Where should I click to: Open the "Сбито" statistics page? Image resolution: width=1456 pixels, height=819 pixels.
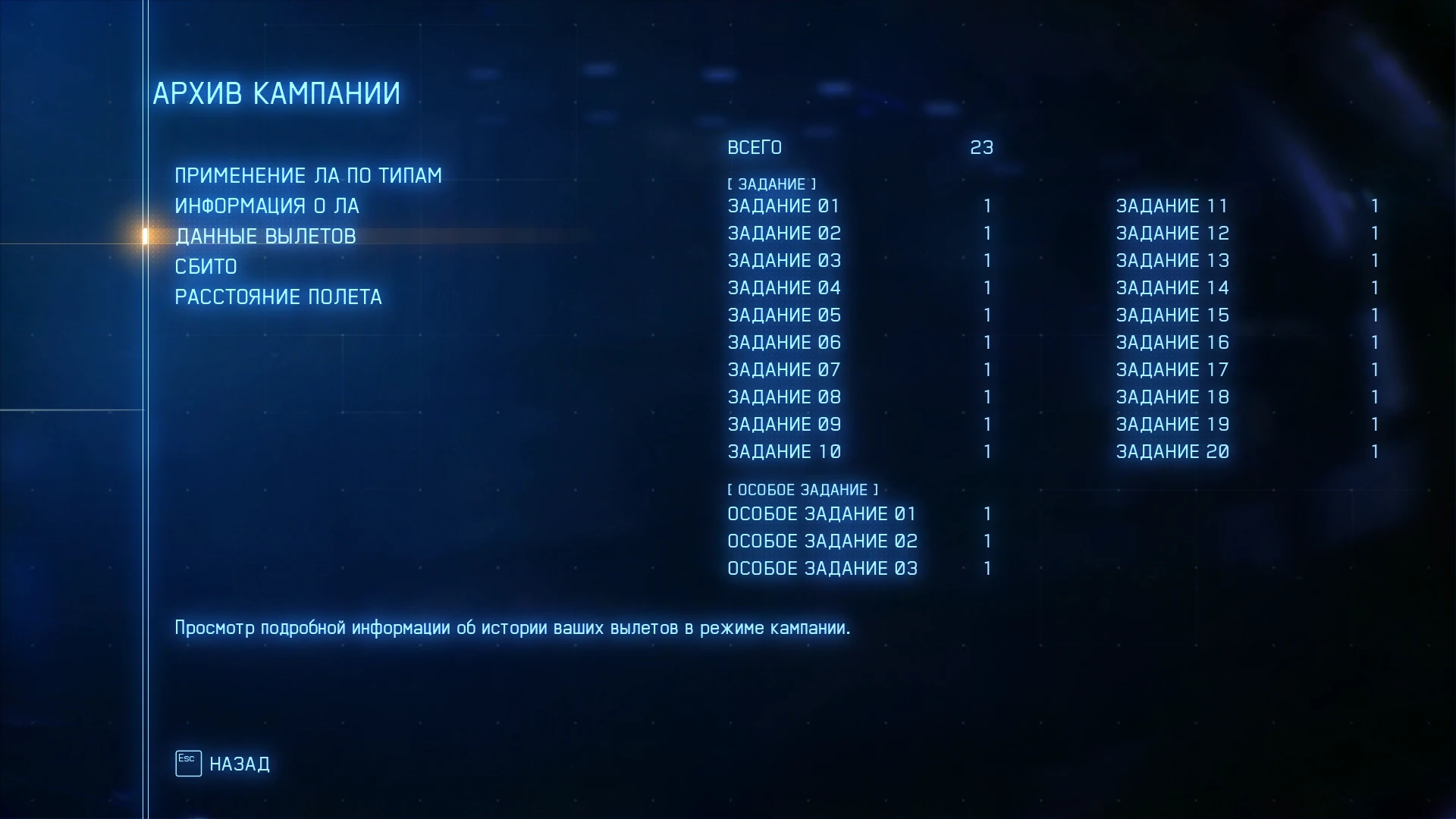pos(206,266)
